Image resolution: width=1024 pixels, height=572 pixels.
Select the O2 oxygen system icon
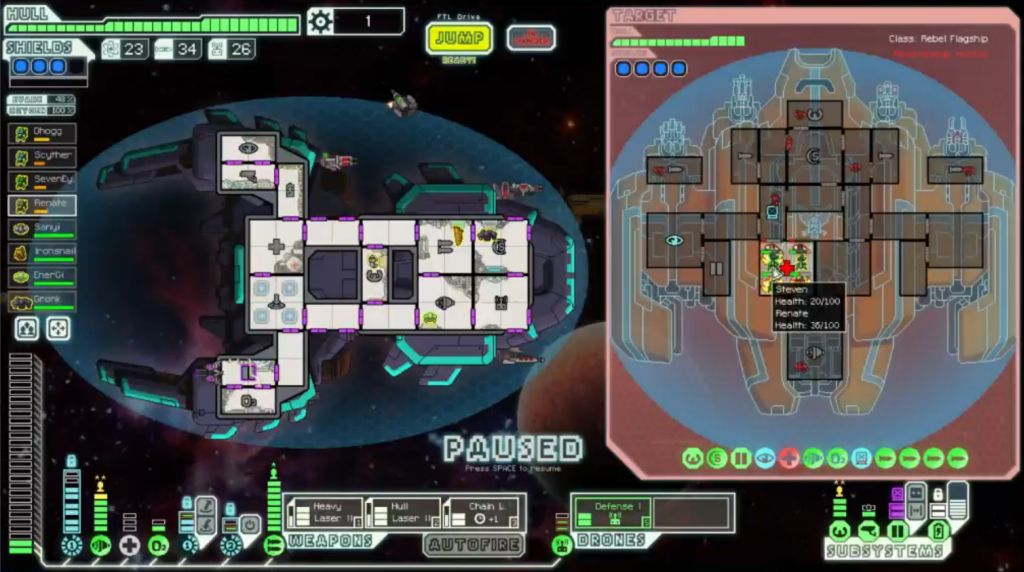[x=158, y=546]
